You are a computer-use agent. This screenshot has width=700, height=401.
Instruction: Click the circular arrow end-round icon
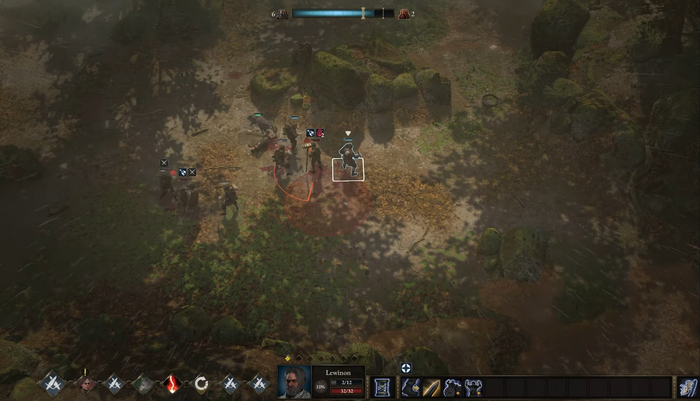[201, 383]
